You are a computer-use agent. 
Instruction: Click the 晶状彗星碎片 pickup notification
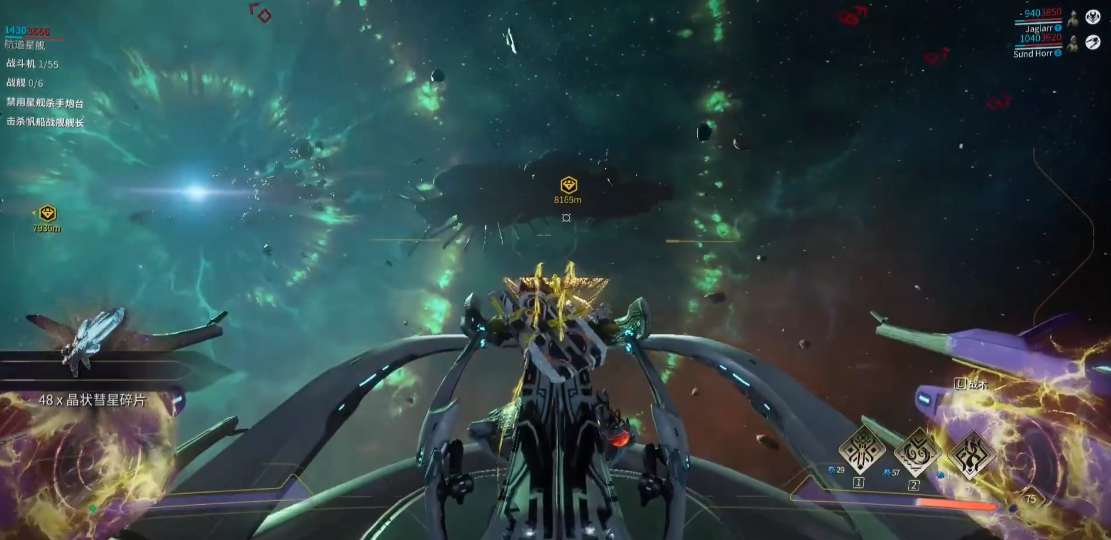(x=92, y=400)
